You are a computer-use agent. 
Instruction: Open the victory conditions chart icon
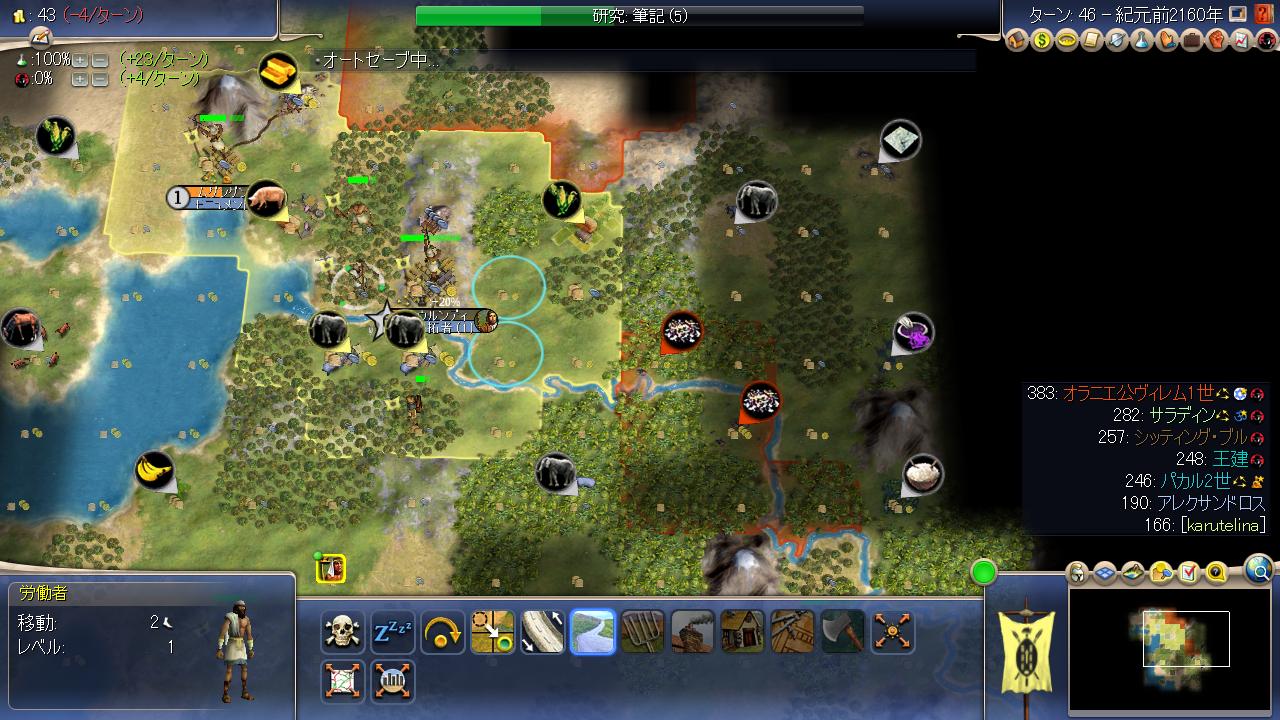(1242, 42)
